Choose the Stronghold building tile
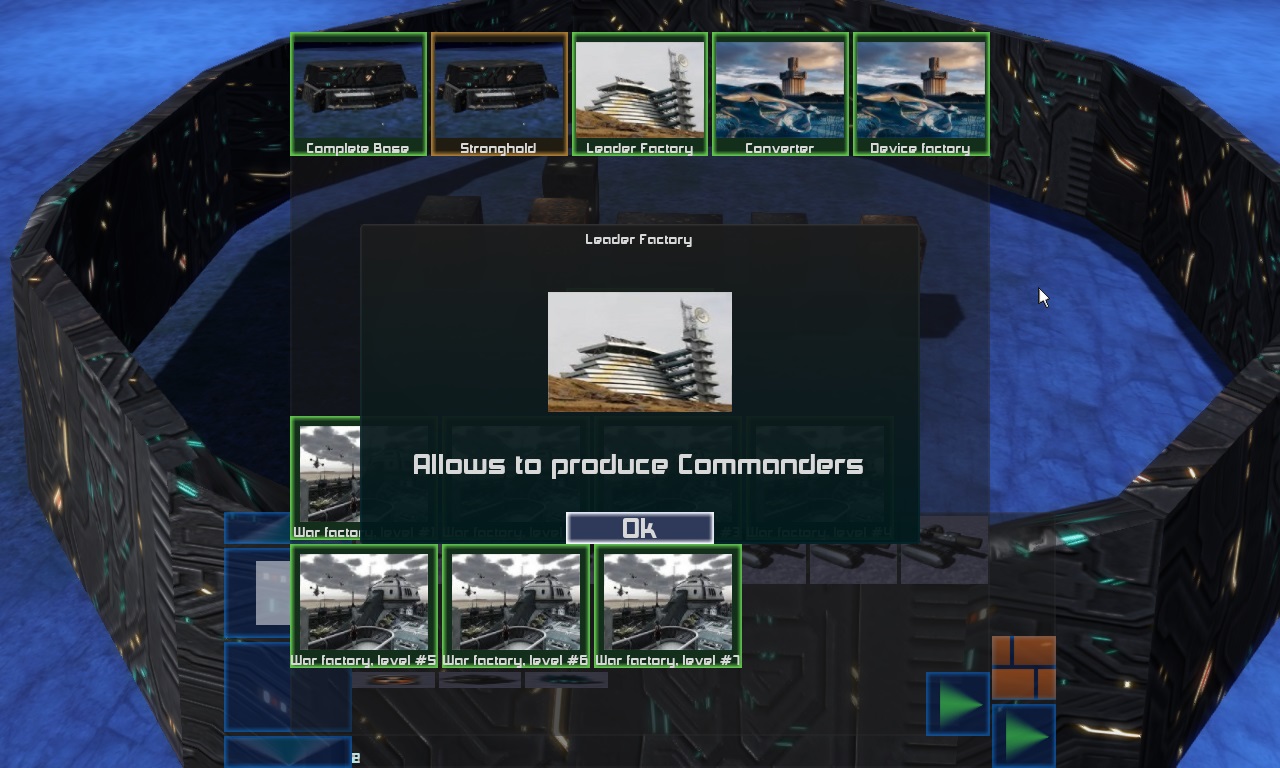This screenshot has height=768, width=1280. click(499, 94)
